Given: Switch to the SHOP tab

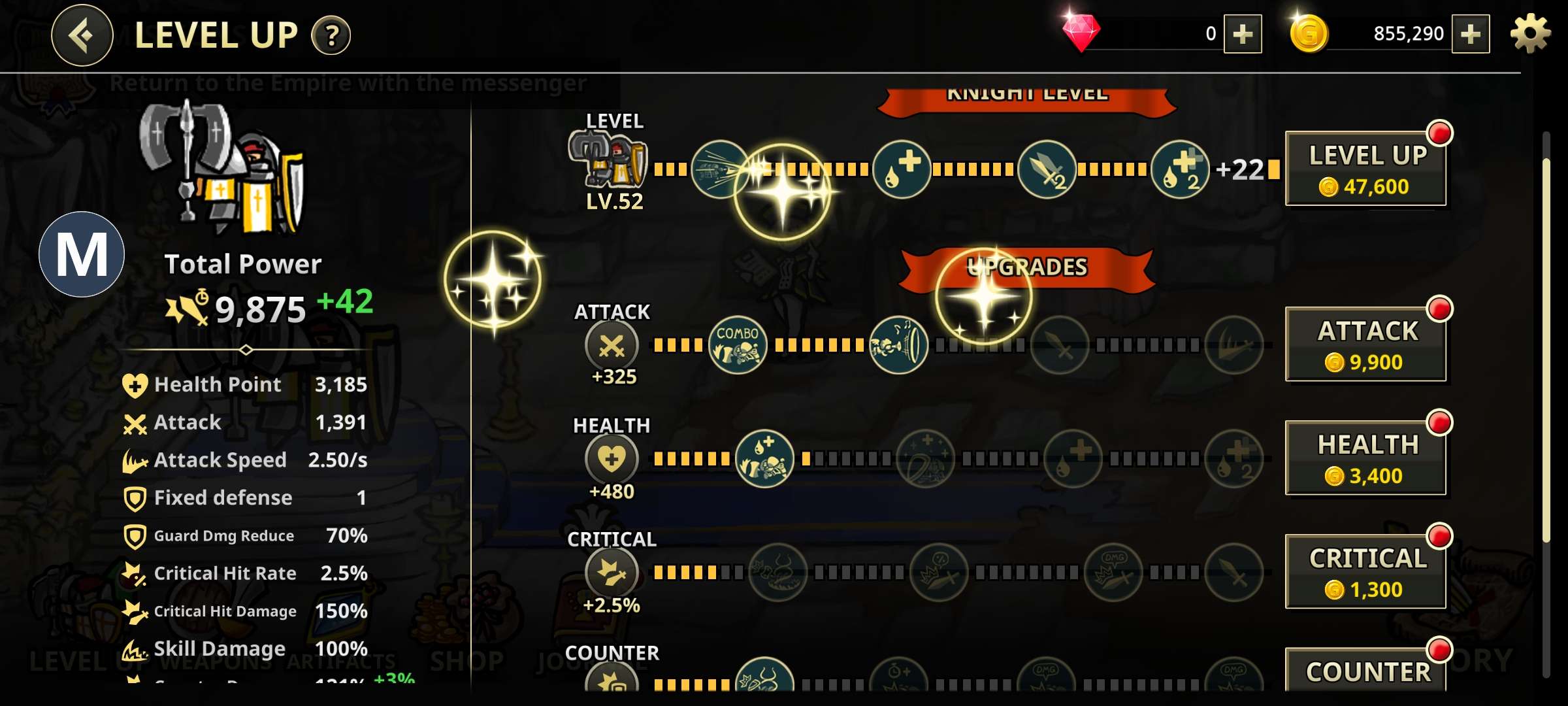Looking at the screenshot, I should tap(465, 660).
